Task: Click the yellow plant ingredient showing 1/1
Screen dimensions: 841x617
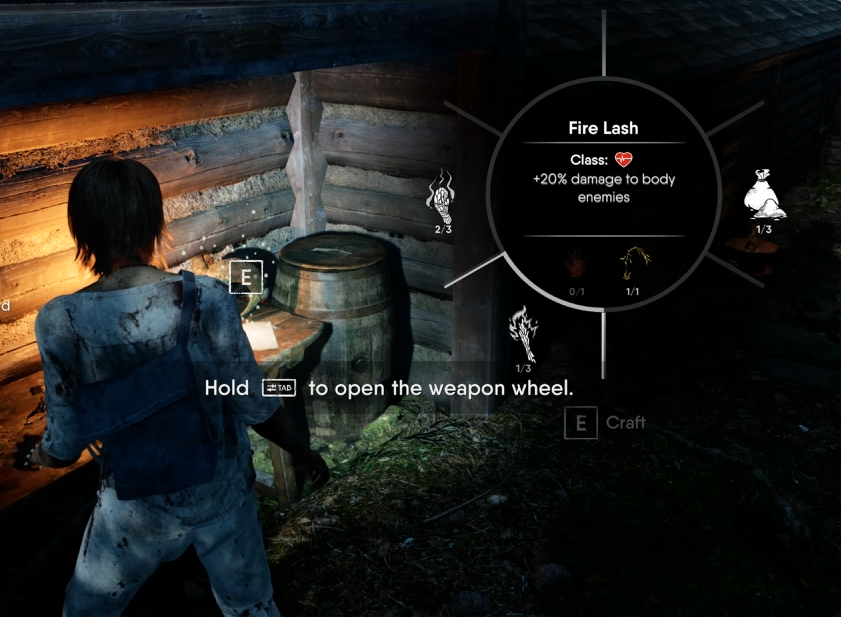Action: tap(632, 266)
